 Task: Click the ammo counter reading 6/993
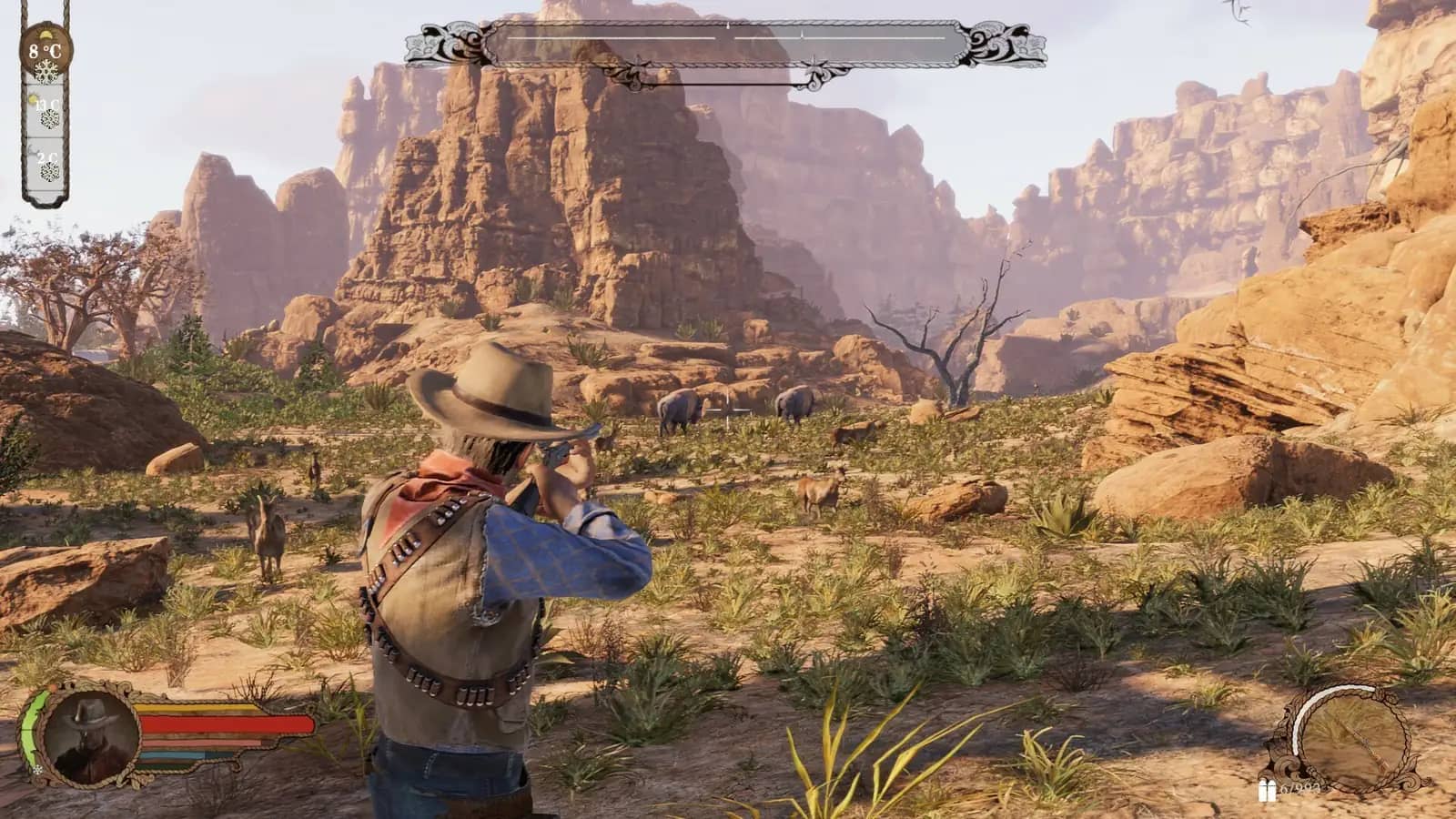coord(1299,789)
